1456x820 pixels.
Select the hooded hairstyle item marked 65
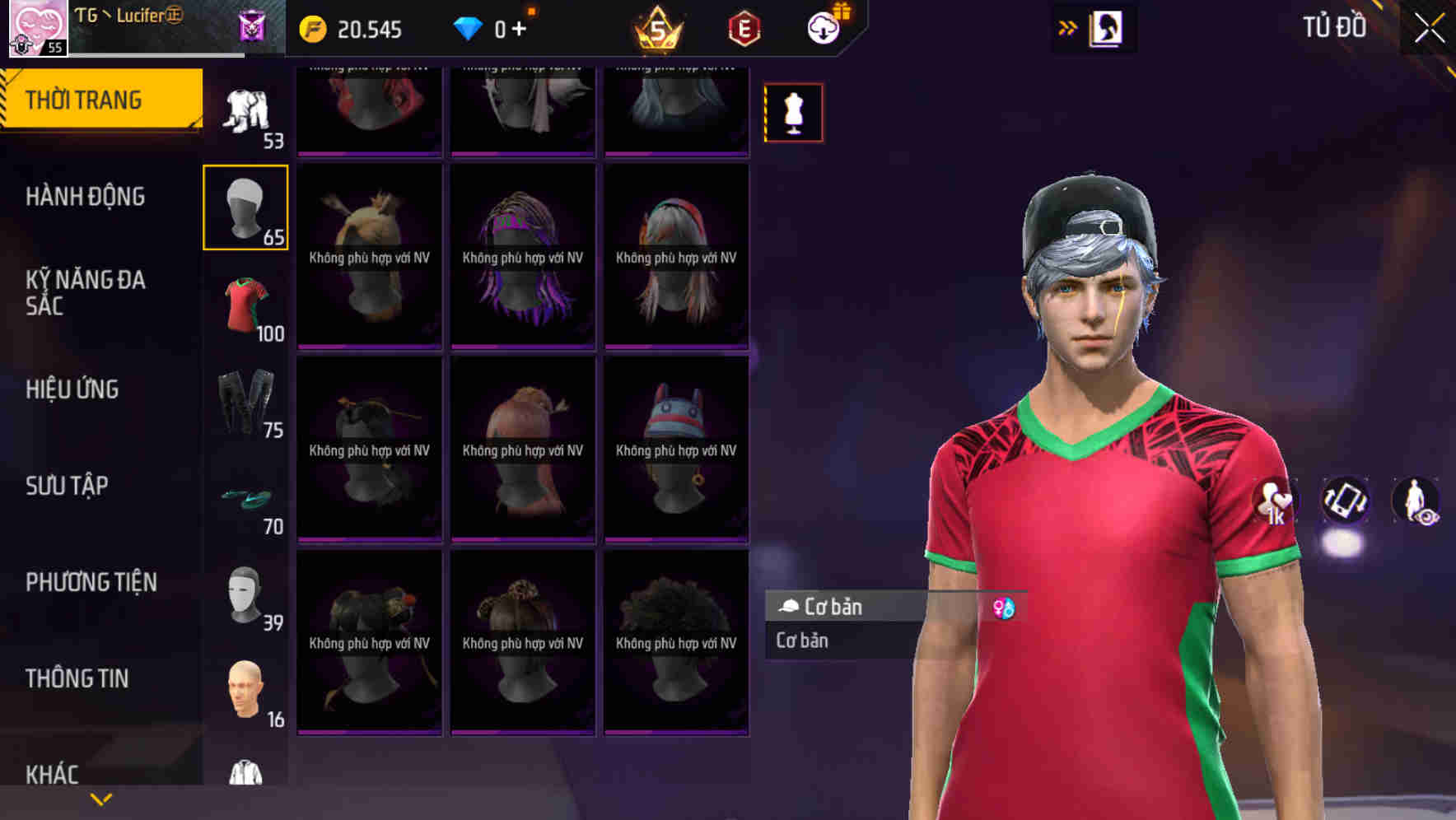tap(245, 206)
